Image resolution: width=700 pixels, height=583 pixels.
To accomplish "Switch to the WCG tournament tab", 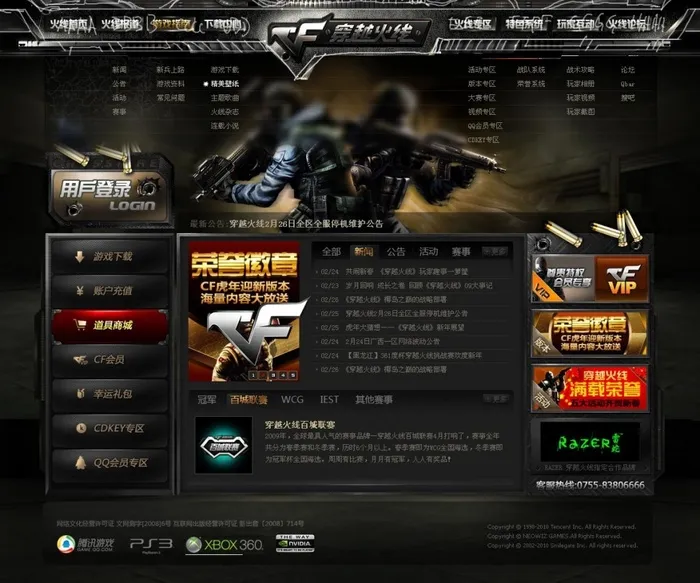I will coord(290,399).
